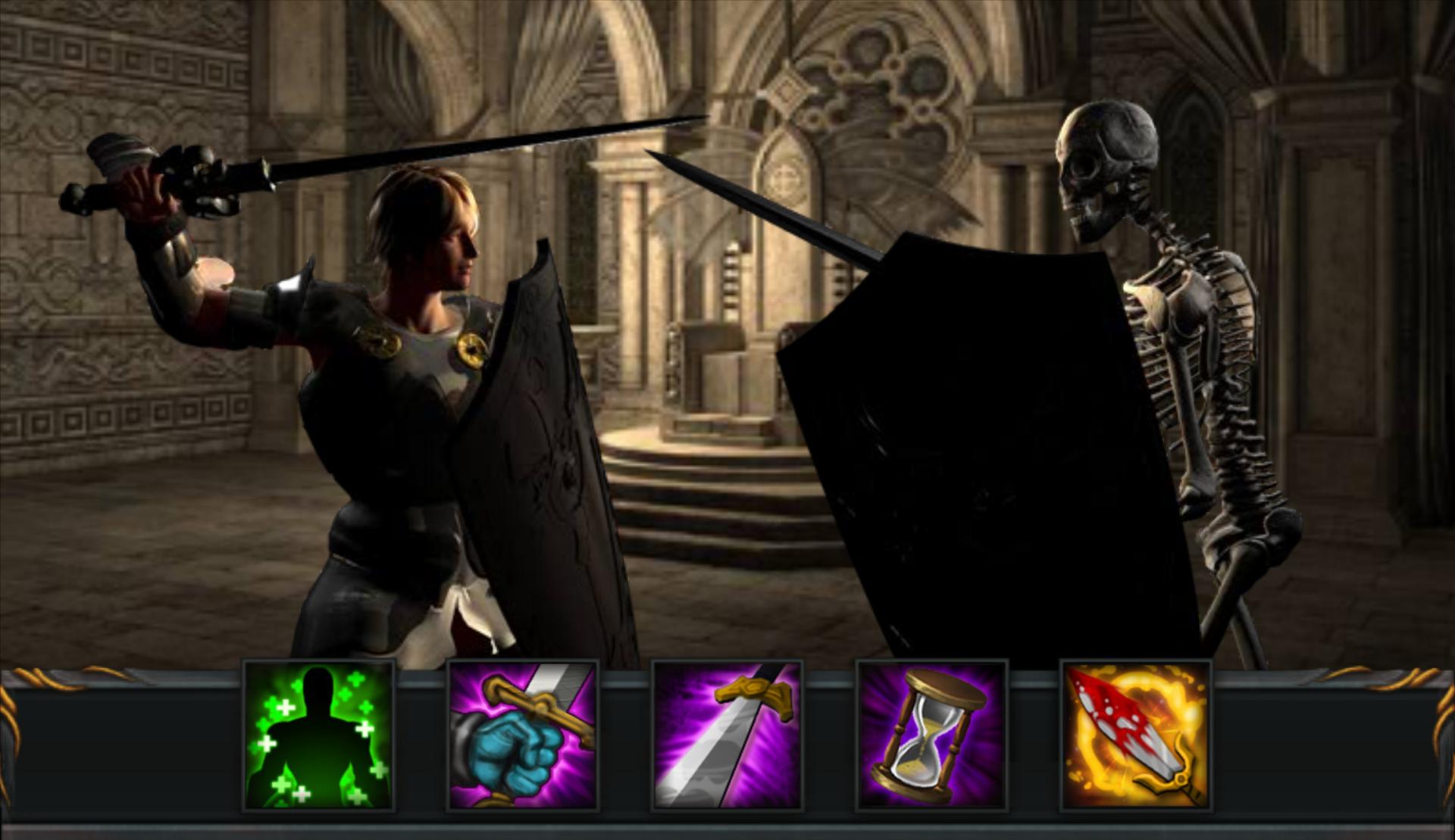This screenshot has height=840, width=1455.
Task: Activate the green healing silhouette ability
Action: pyautogui.click(x=318, y=736)
